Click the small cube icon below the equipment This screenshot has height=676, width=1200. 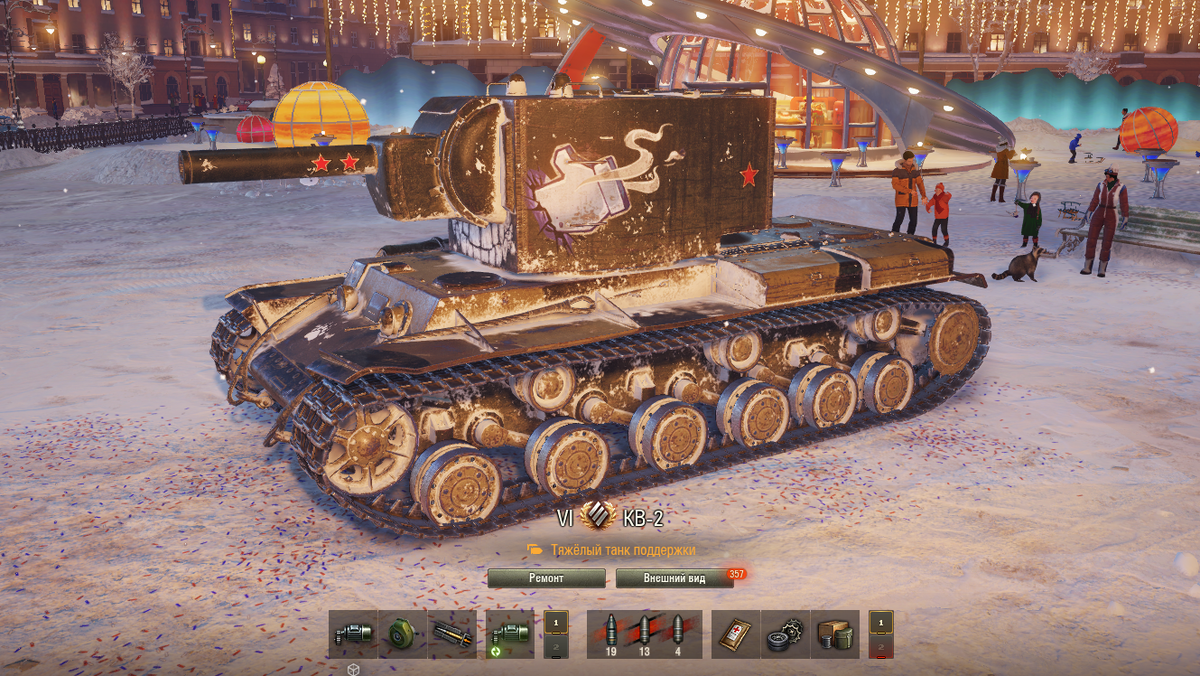tap(353, 669)
